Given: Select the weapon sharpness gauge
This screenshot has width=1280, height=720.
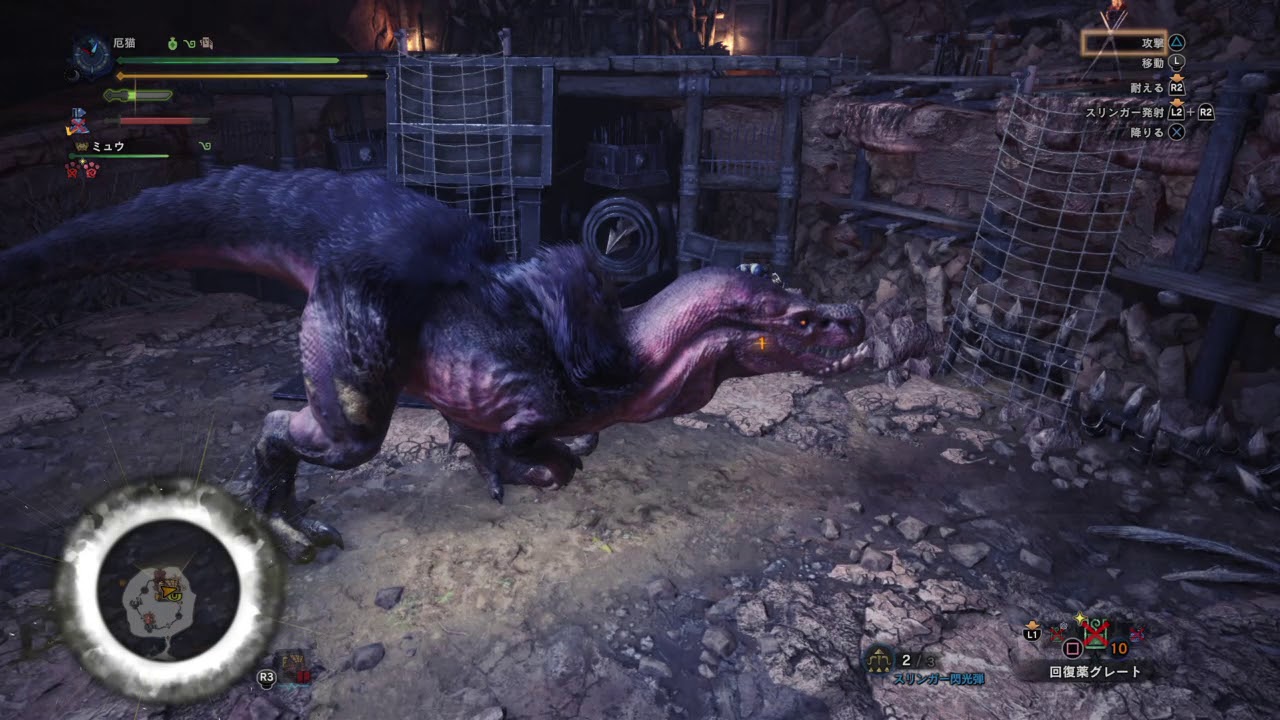Looking at the screenshot, I should point(138,96).
